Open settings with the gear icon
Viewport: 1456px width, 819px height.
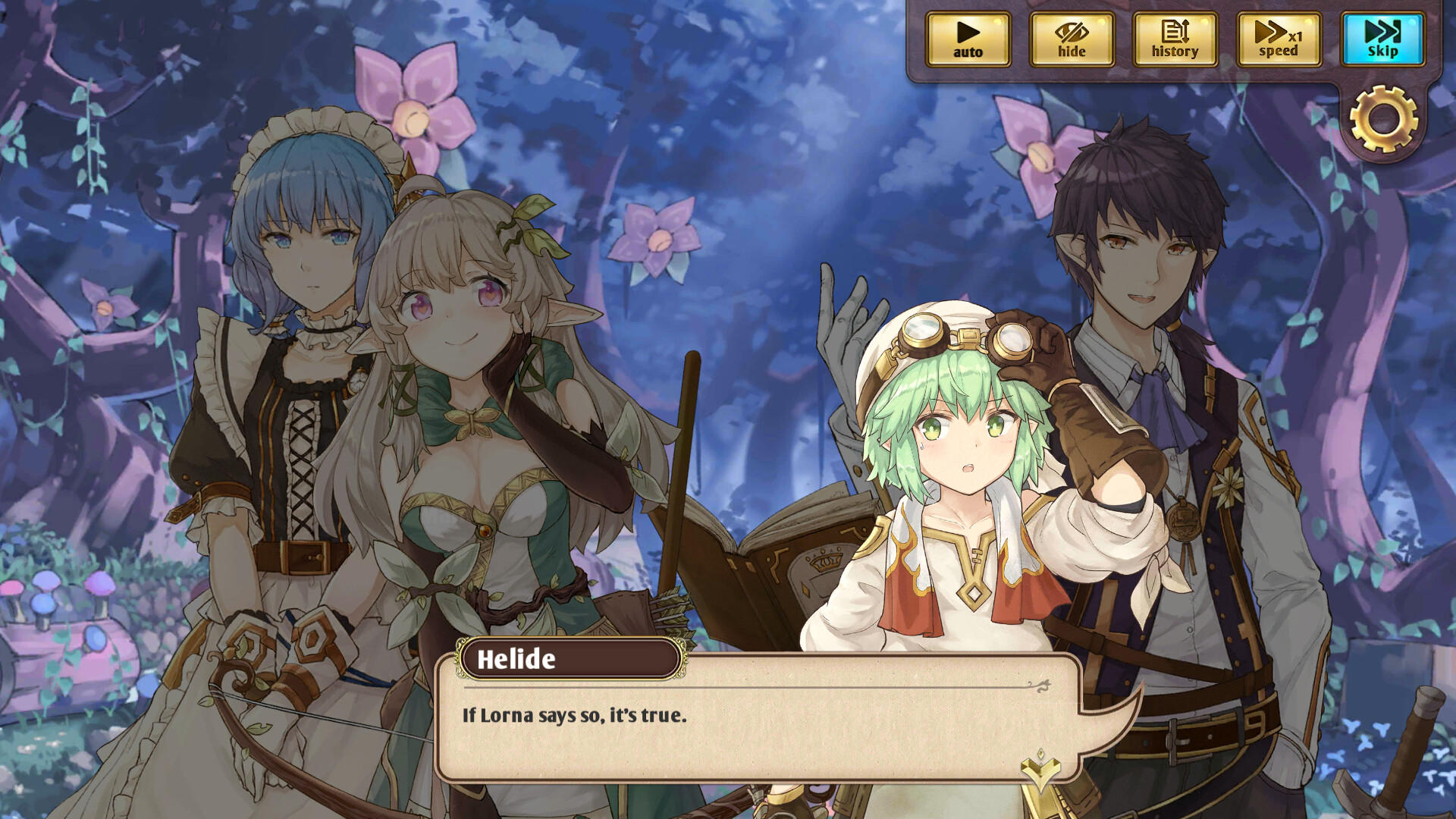click(1383, 119)
